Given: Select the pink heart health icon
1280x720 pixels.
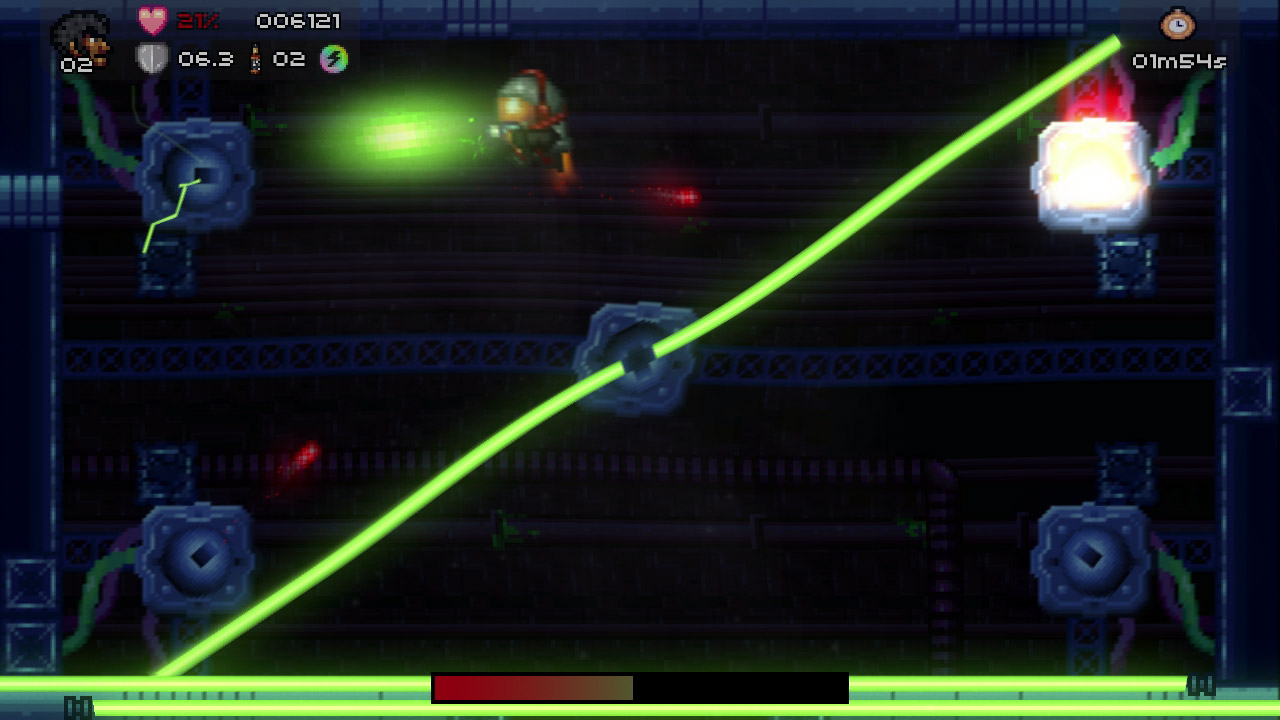Looking at the screenshot, I should pyautogui.click(x=152, y=20).
